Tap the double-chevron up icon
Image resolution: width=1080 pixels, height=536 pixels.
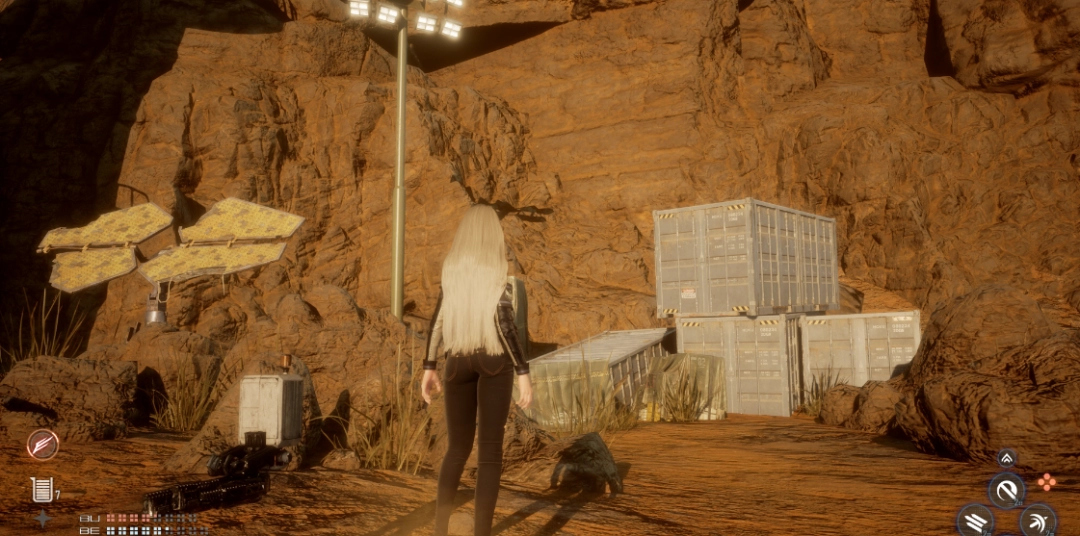[x=1007, y=458]
